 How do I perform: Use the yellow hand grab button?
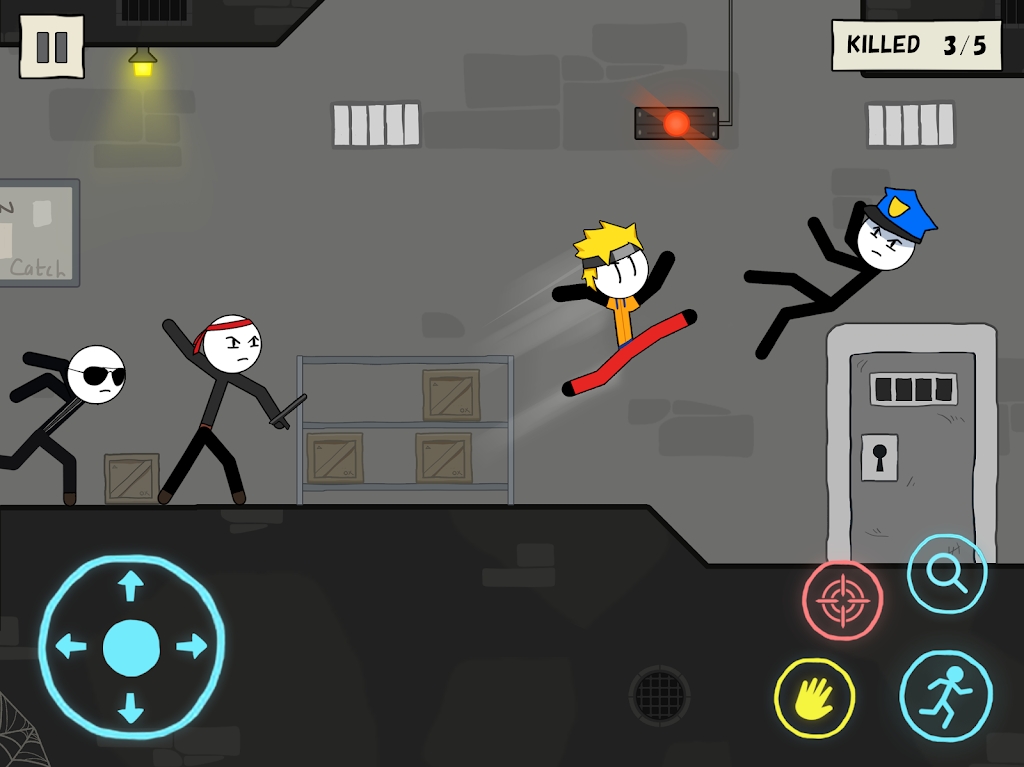click(x=814, y=698)
